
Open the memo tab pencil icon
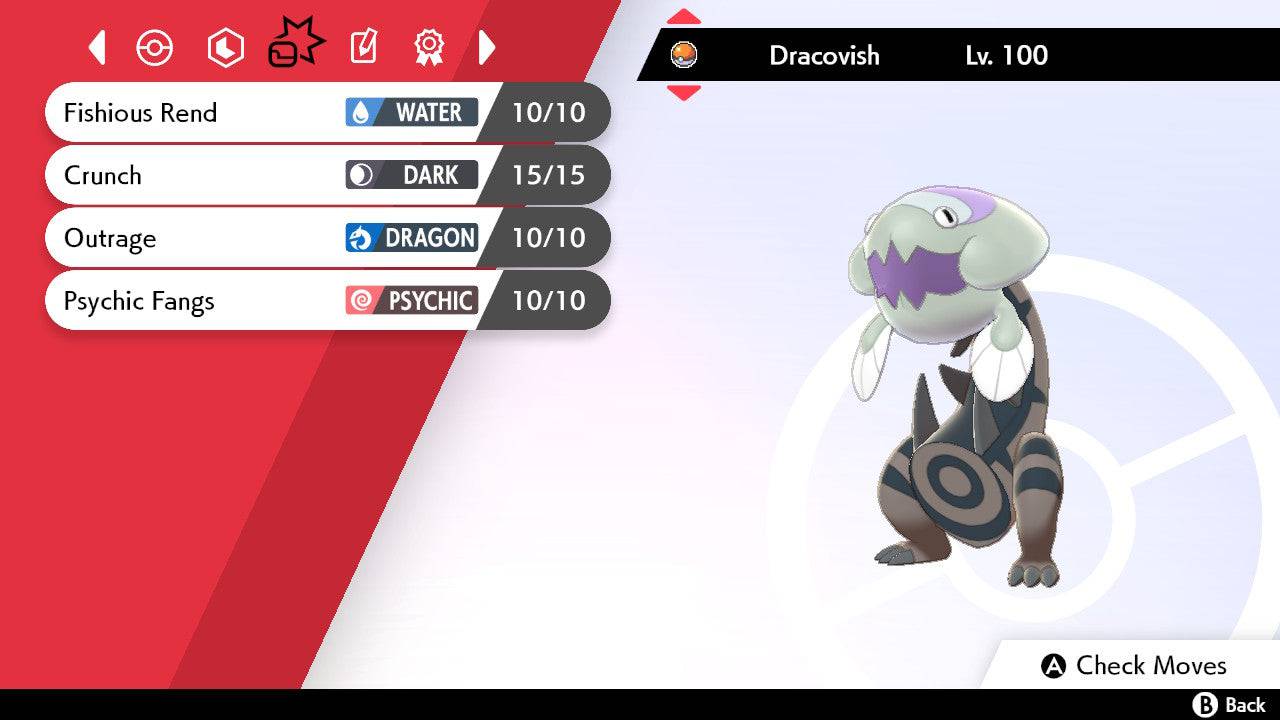pos(362,47)
